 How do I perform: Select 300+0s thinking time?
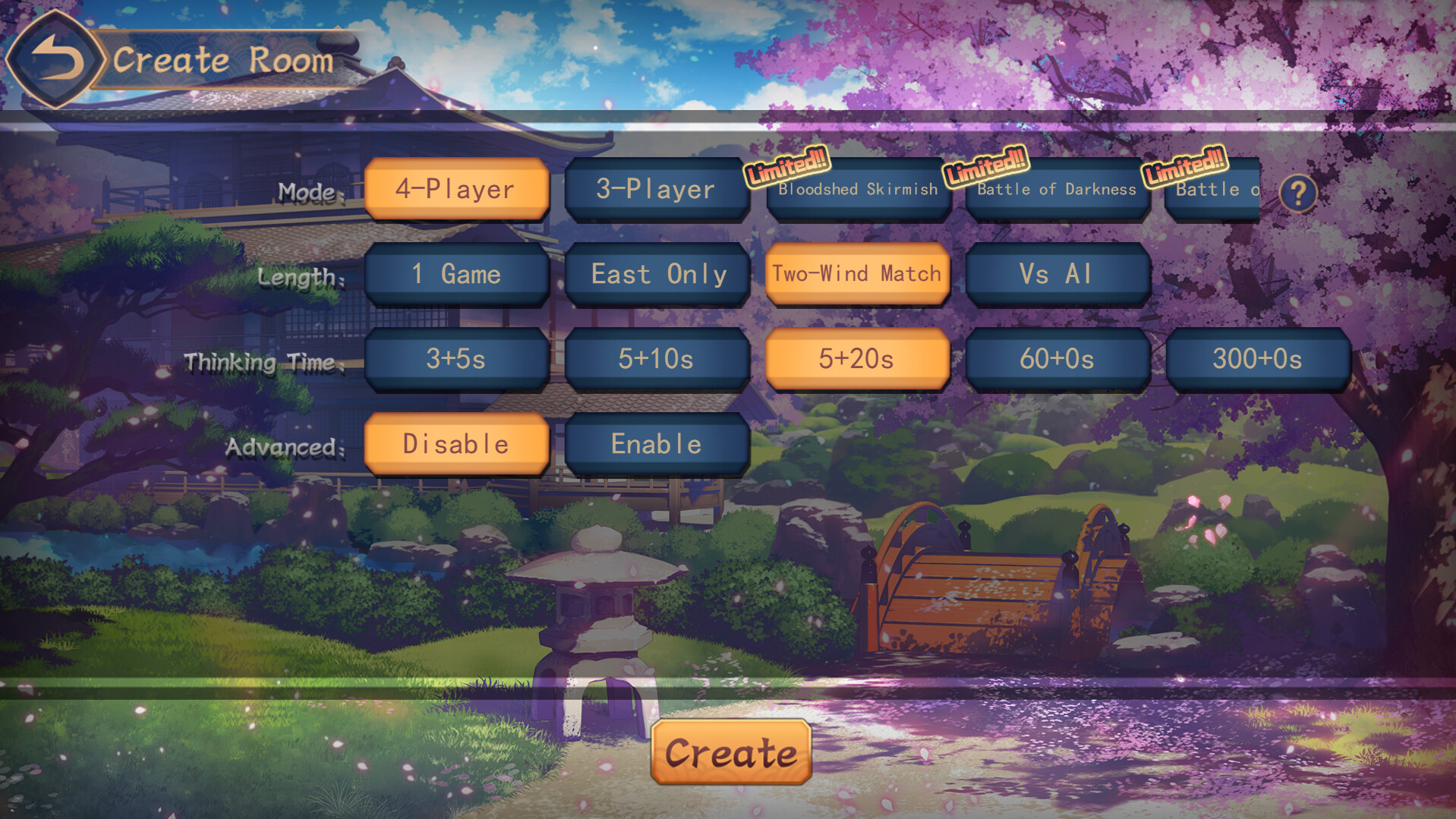pyautogui.click(x=1256, y=359)
